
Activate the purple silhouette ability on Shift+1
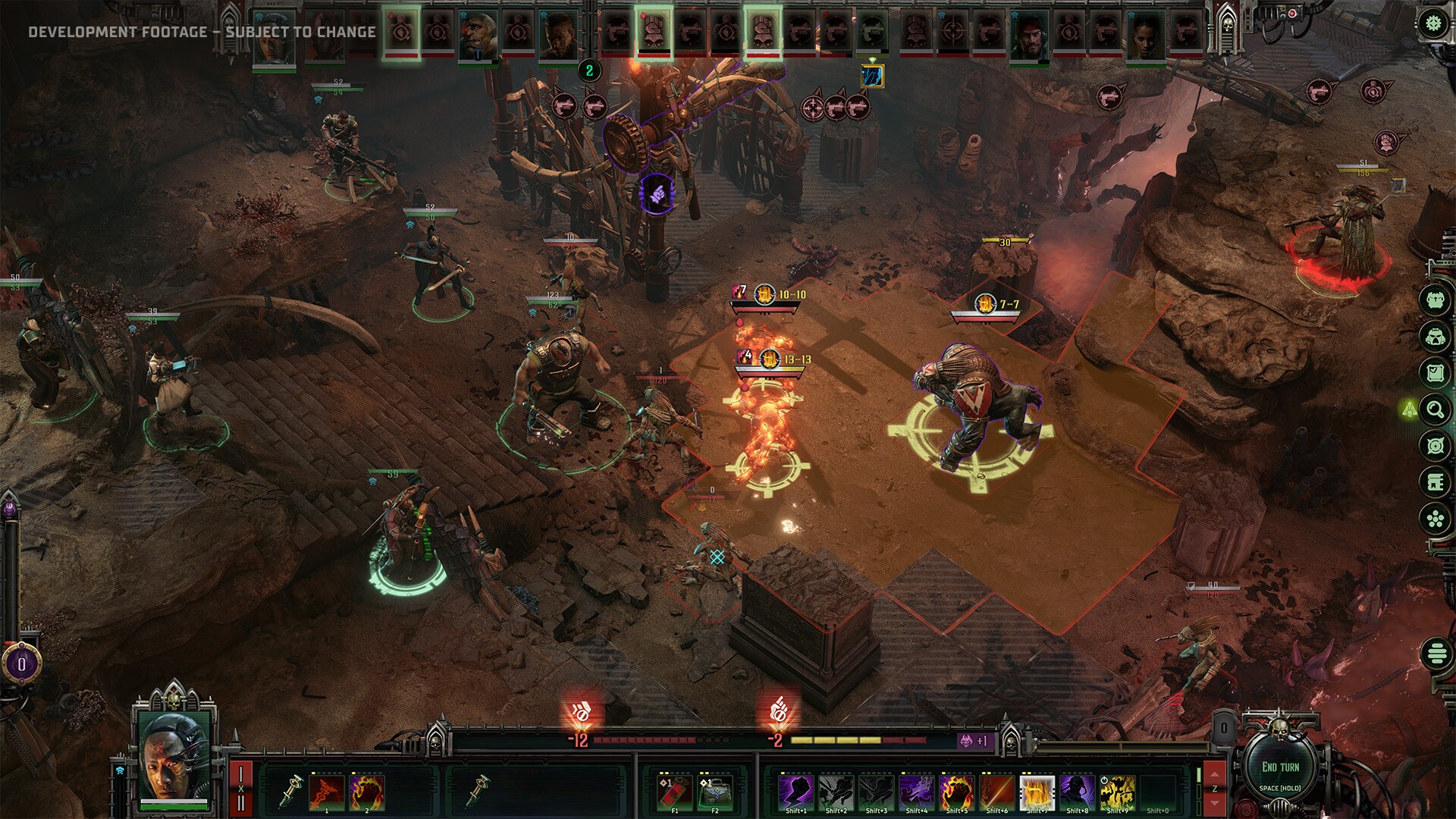[796, 792]
